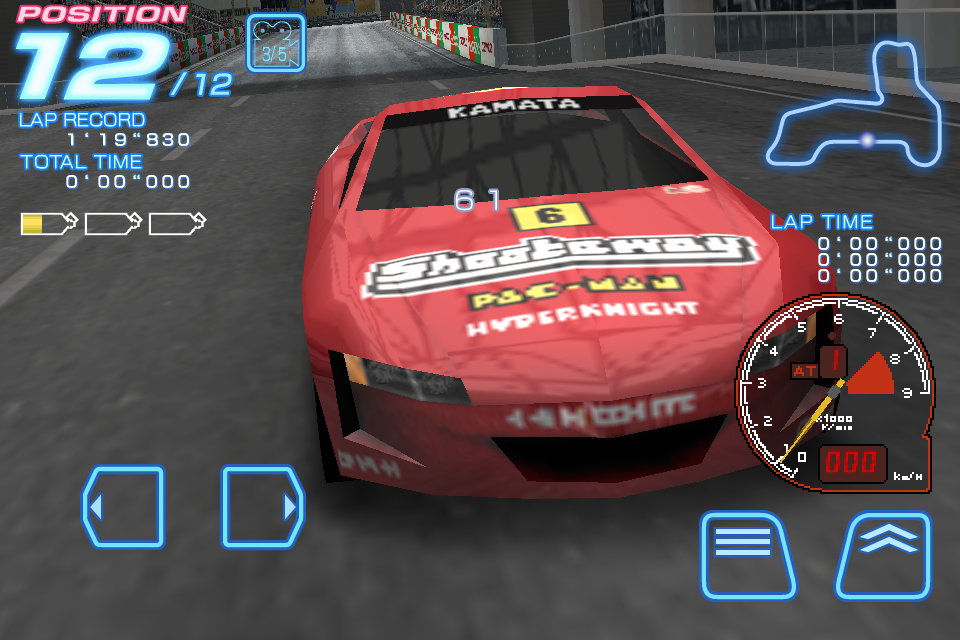Tap the steer right arrow button
This screenshot has width=960, height=640.
(263, 507)
